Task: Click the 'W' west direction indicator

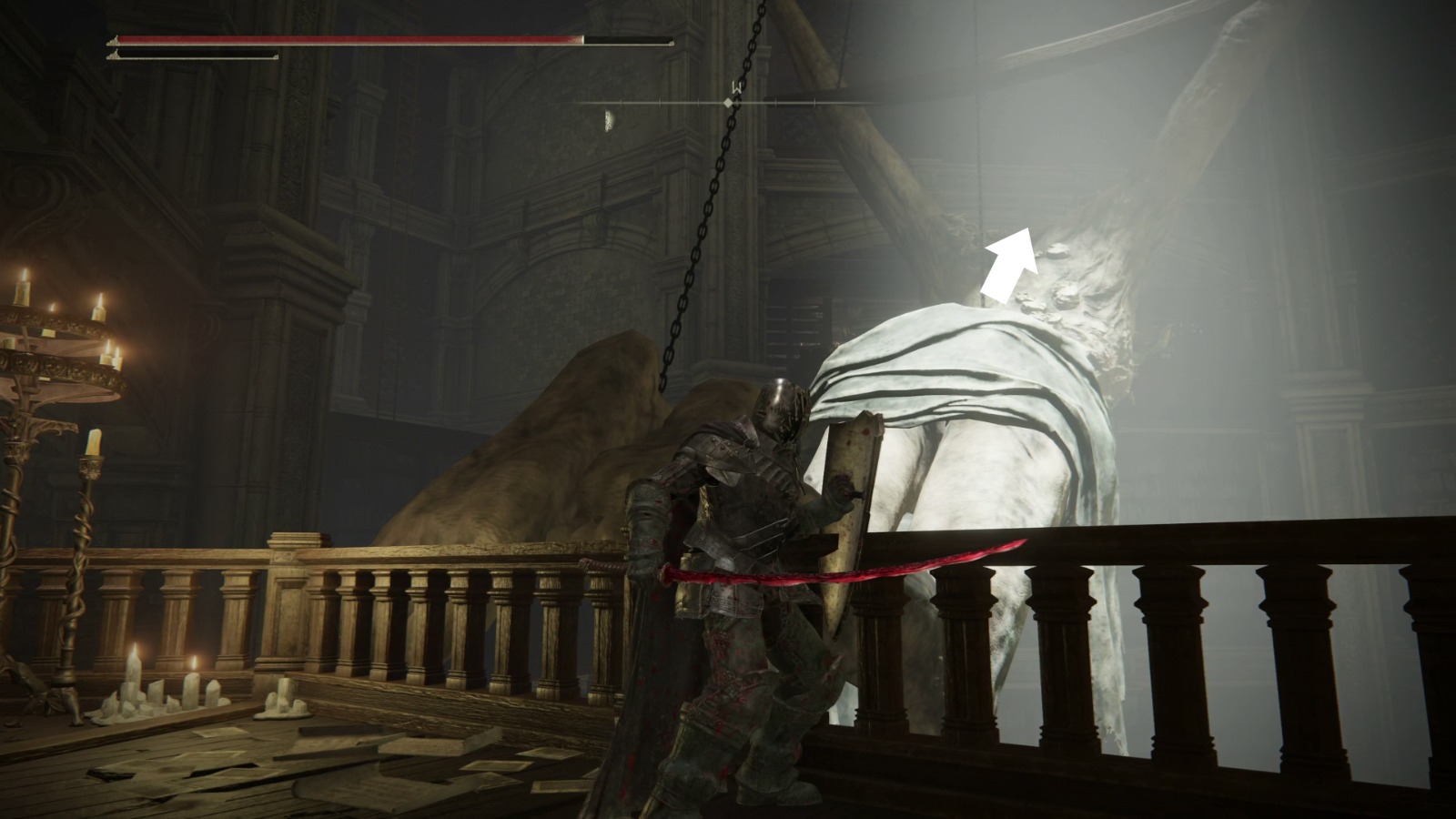Action: pyautogui.click(x=737, y=86)
